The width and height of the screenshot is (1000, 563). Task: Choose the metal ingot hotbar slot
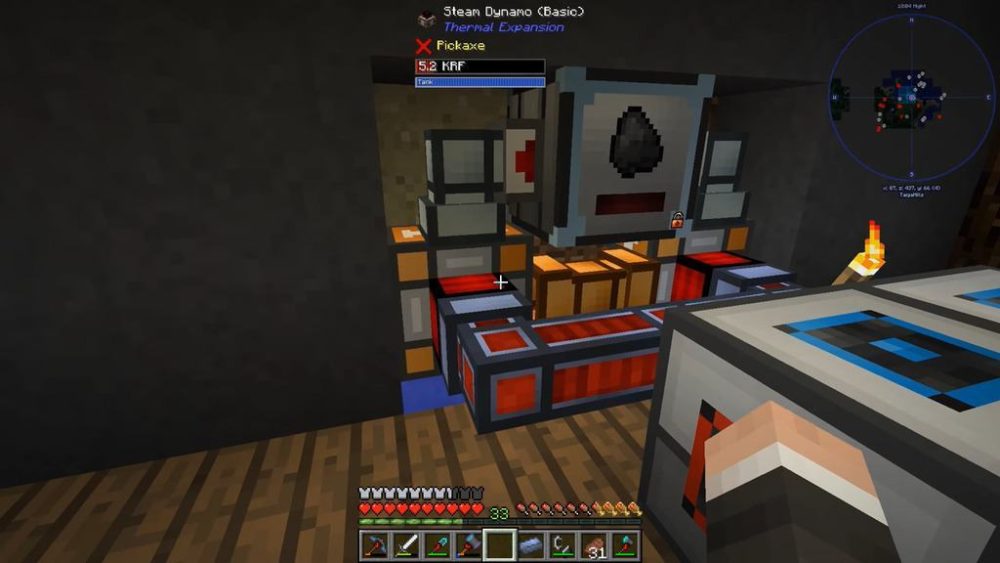(531, 545)
